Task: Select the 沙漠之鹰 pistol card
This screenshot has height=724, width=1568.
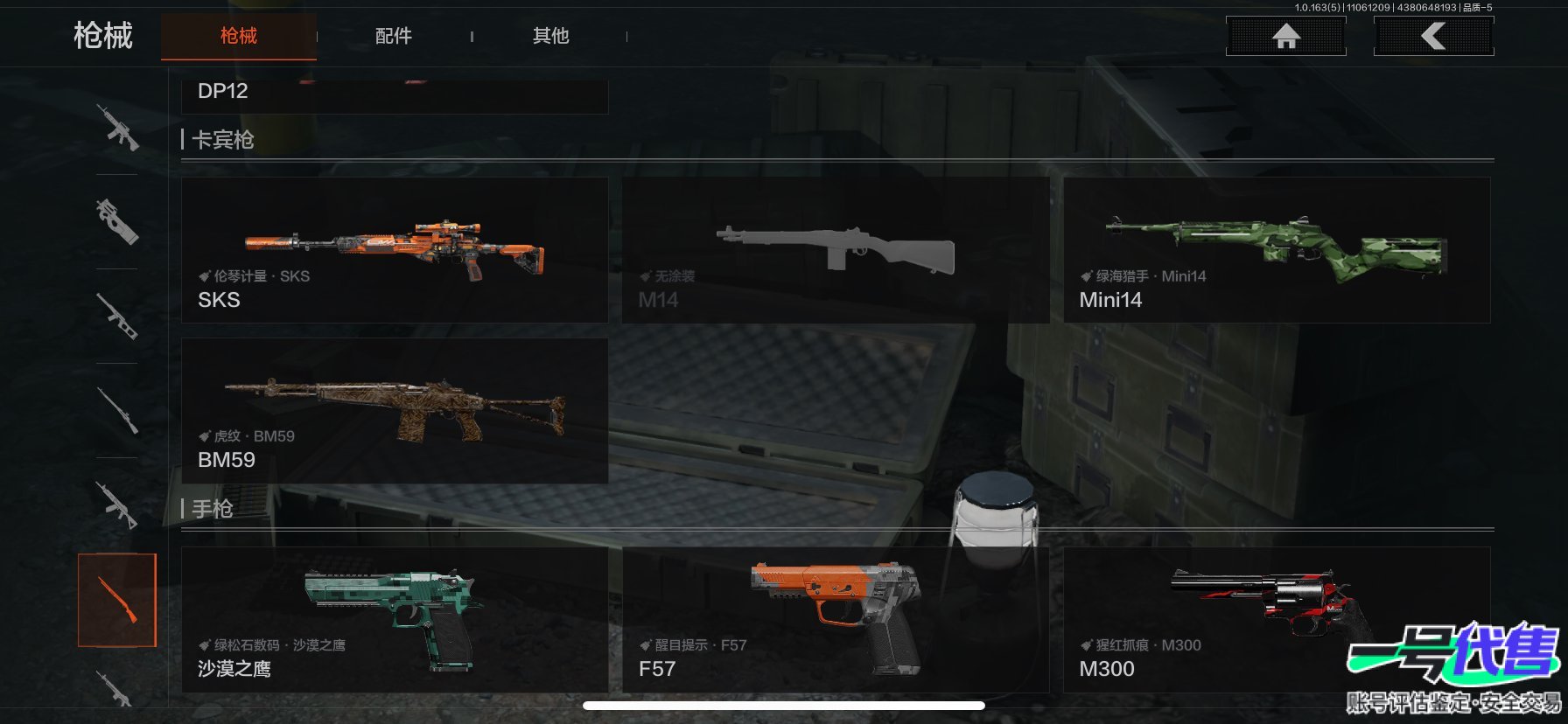Action: pyautogui.click(x=395, y=620)
